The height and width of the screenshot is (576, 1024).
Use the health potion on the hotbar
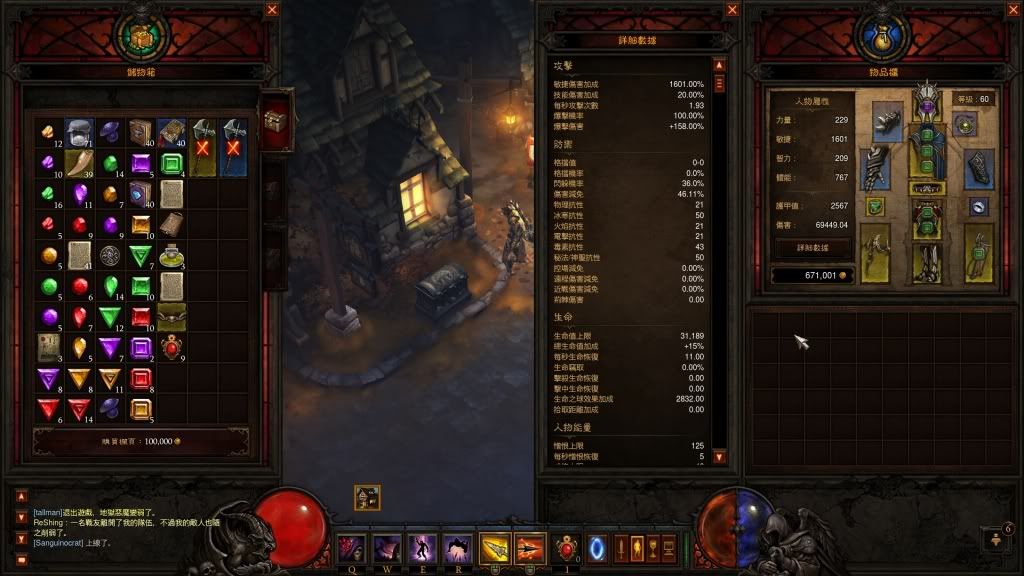tap(569, 549)
